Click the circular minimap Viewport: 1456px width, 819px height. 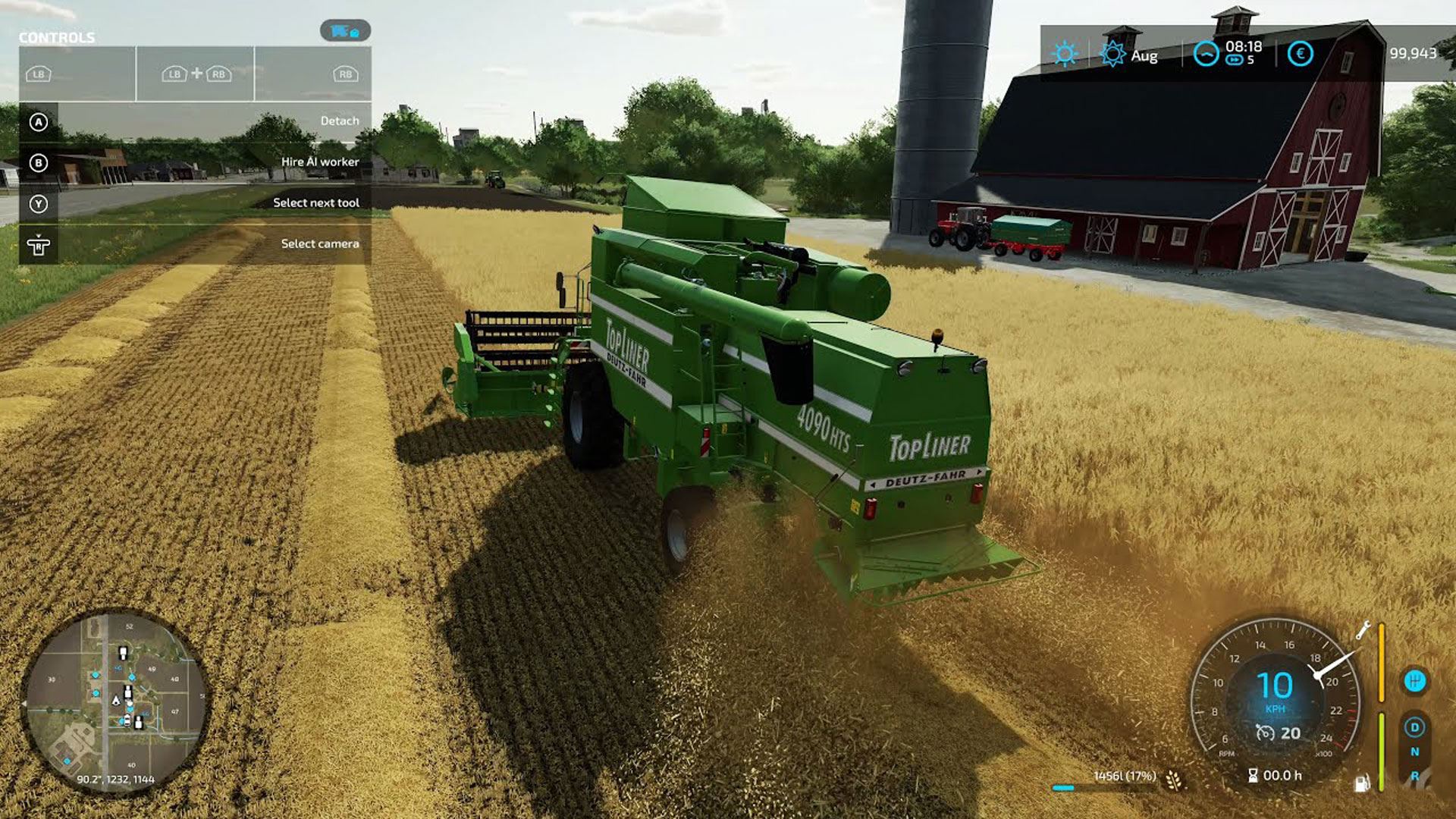(115, 702)
